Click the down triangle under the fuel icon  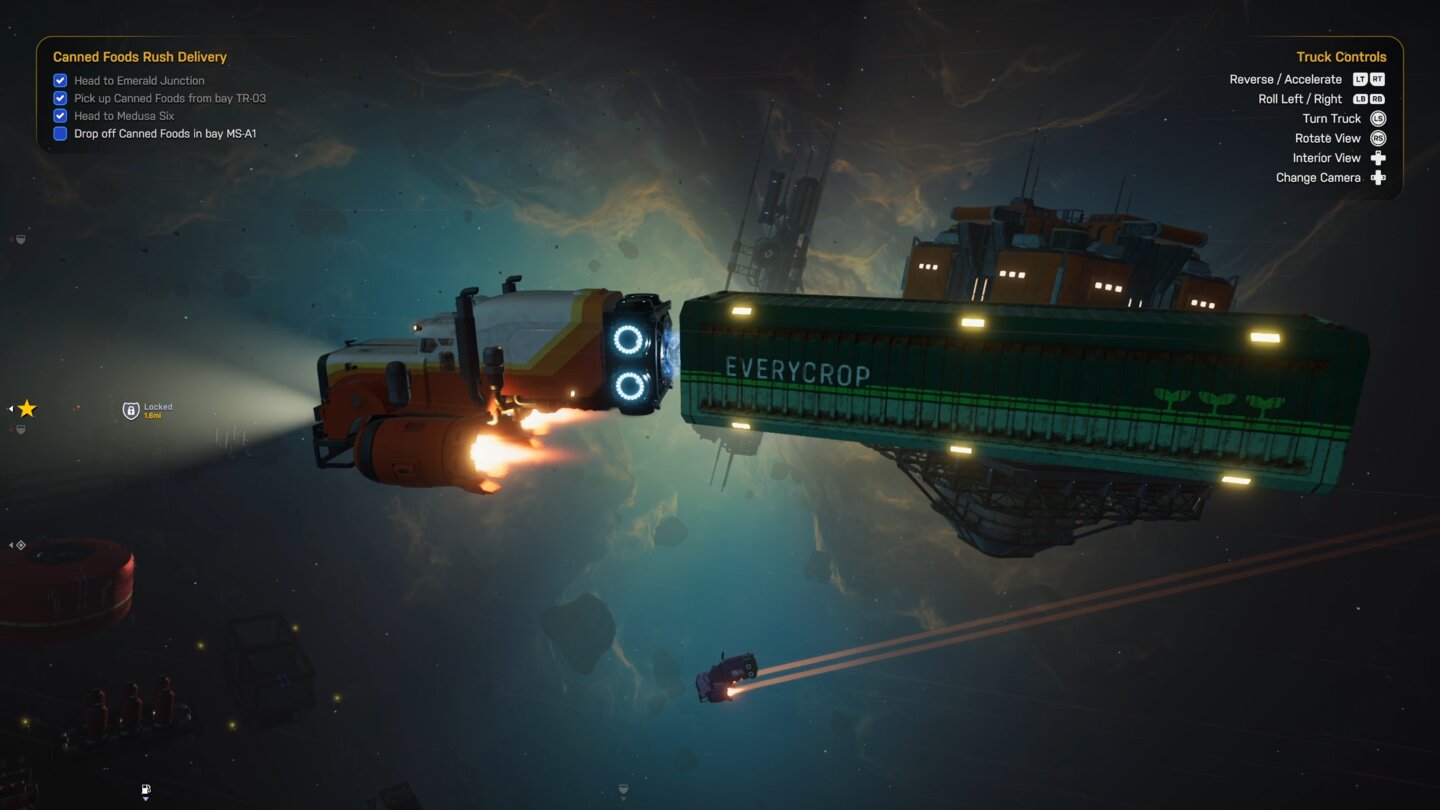(145, 799)
